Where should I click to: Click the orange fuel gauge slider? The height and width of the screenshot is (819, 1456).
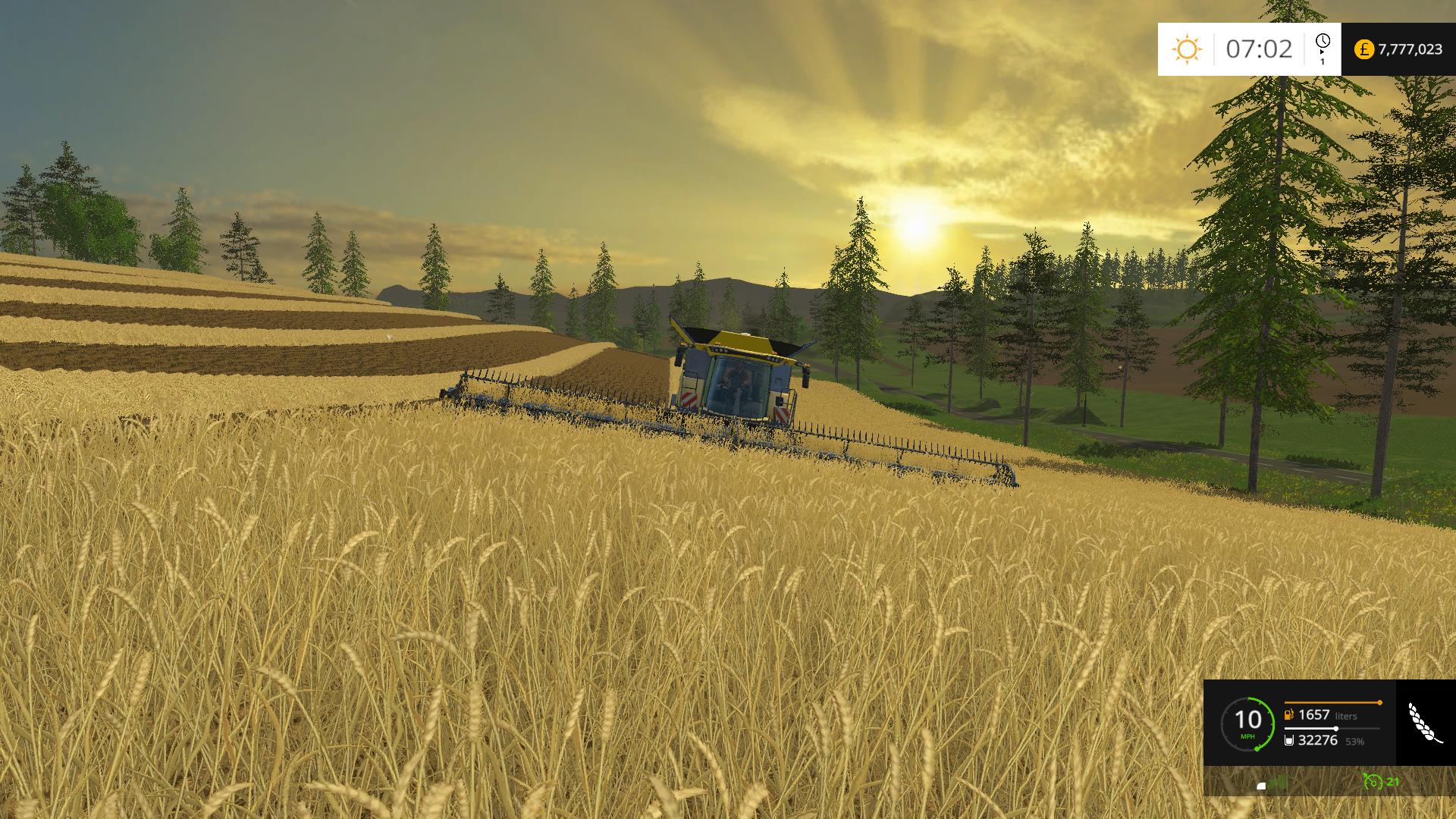pyautogui.click(x=1380, y=702)
